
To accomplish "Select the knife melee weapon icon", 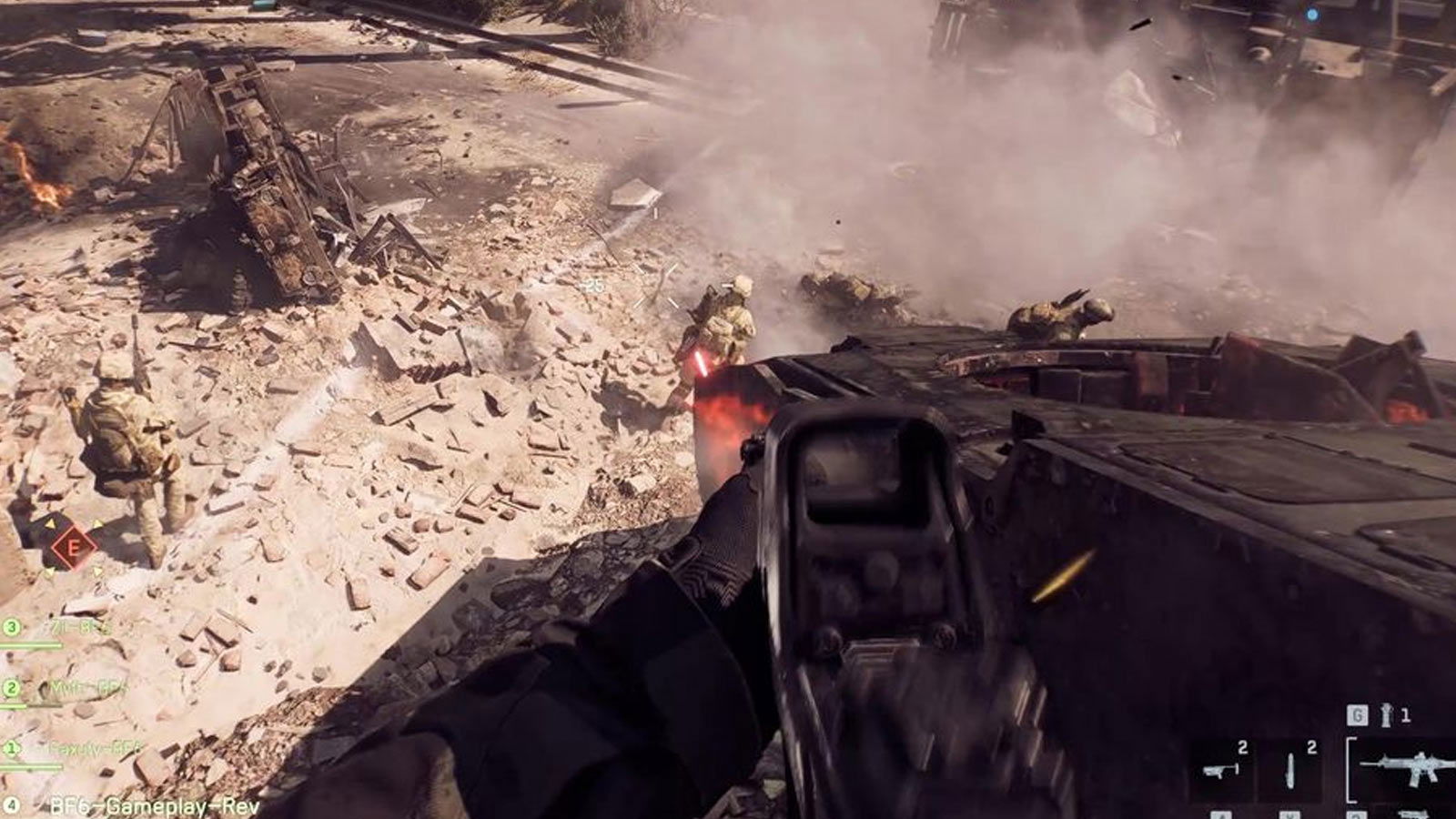I will [1290, 769].
